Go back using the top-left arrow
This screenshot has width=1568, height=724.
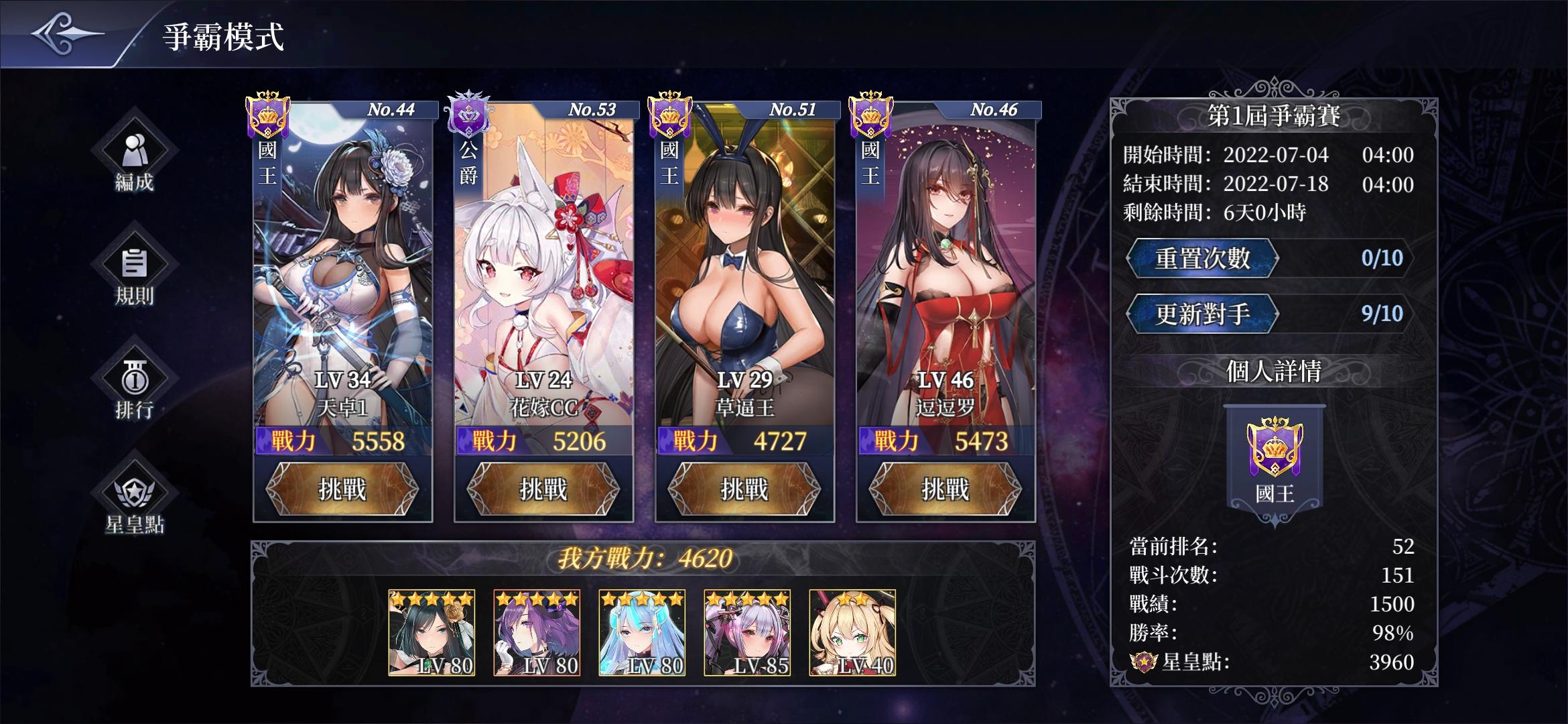pos(67,34)
